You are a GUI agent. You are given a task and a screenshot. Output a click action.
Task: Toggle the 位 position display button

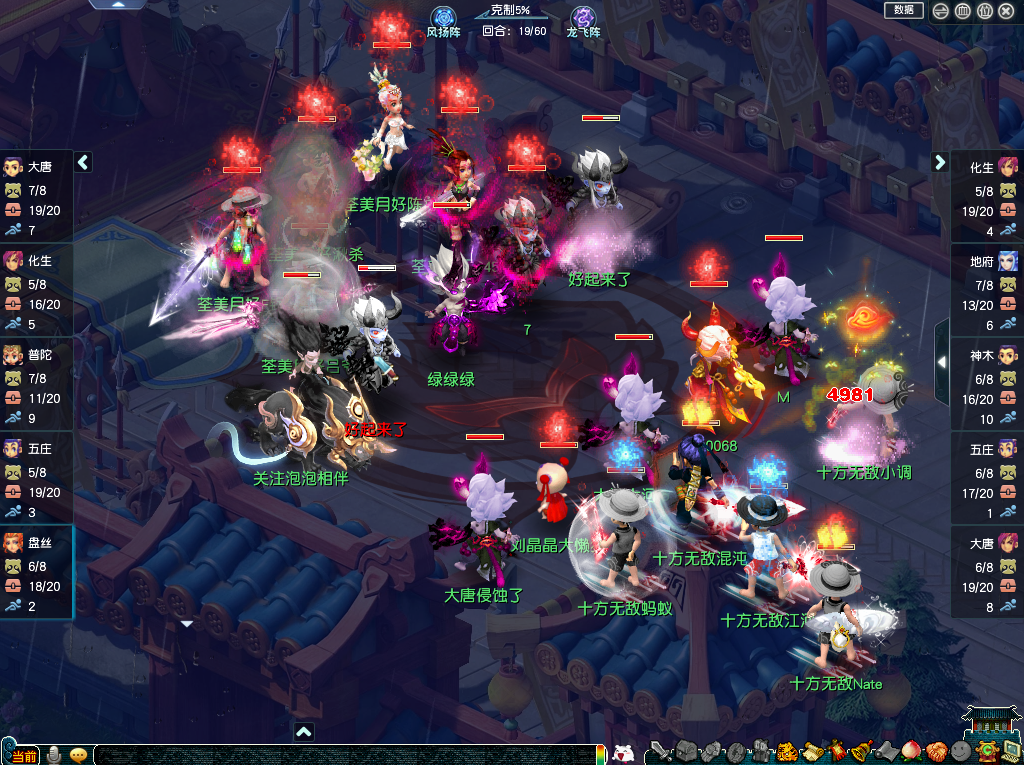click(984, 11)
